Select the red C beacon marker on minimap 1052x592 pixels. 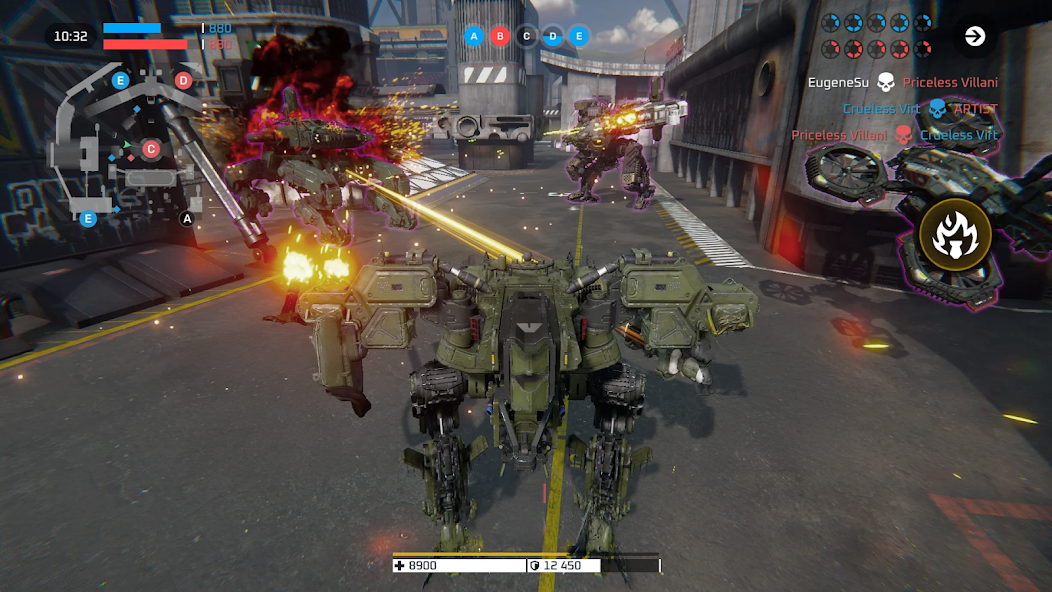point(151,149)
